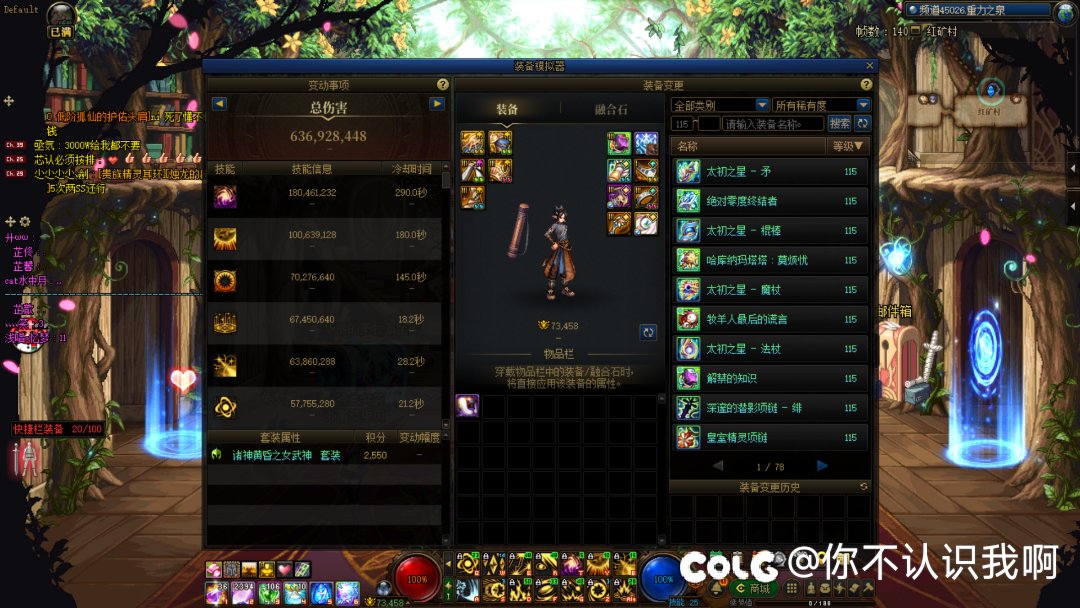This screenshot has width=1080, height=608.
Task: Sort the list by 等级 column
Action: 850,146
